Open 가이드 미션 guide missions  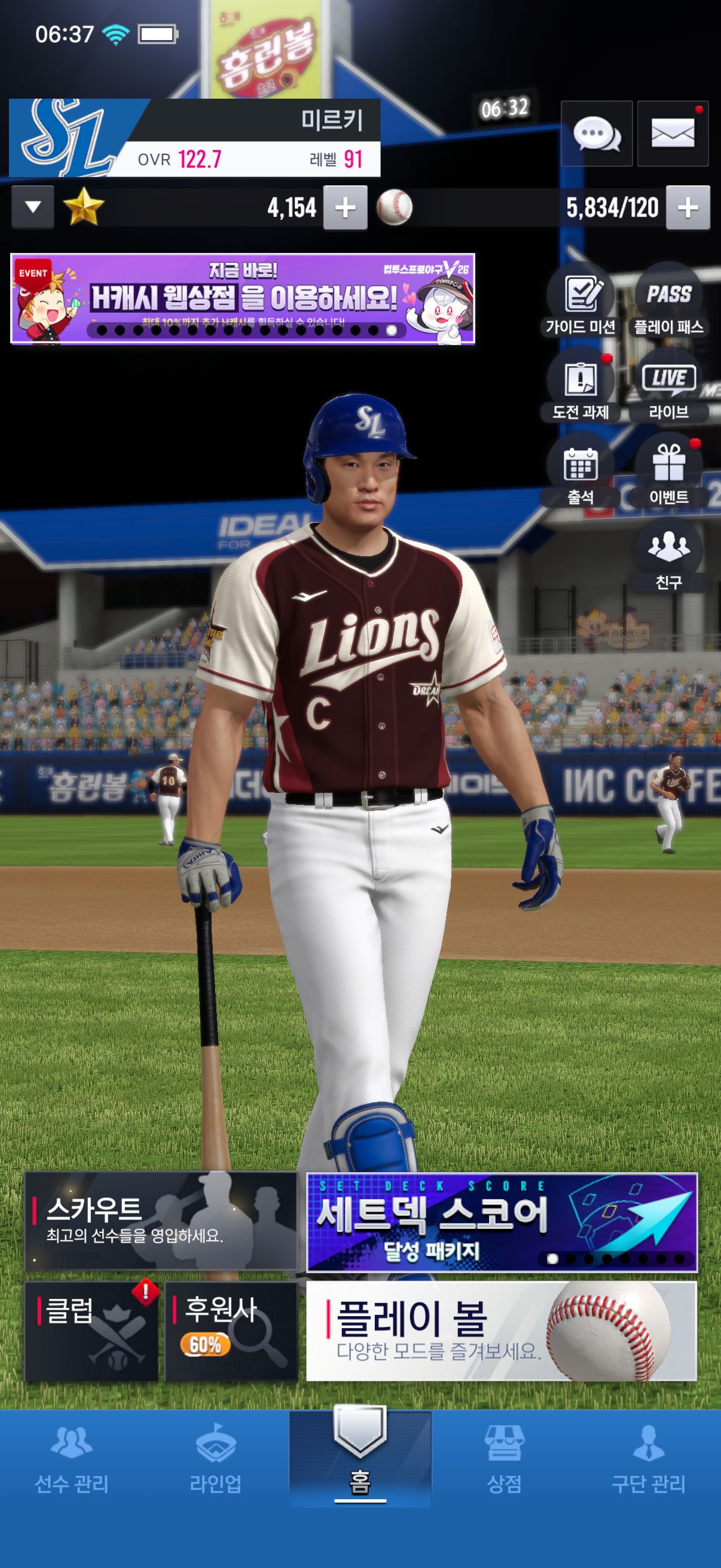pos(581,301)
